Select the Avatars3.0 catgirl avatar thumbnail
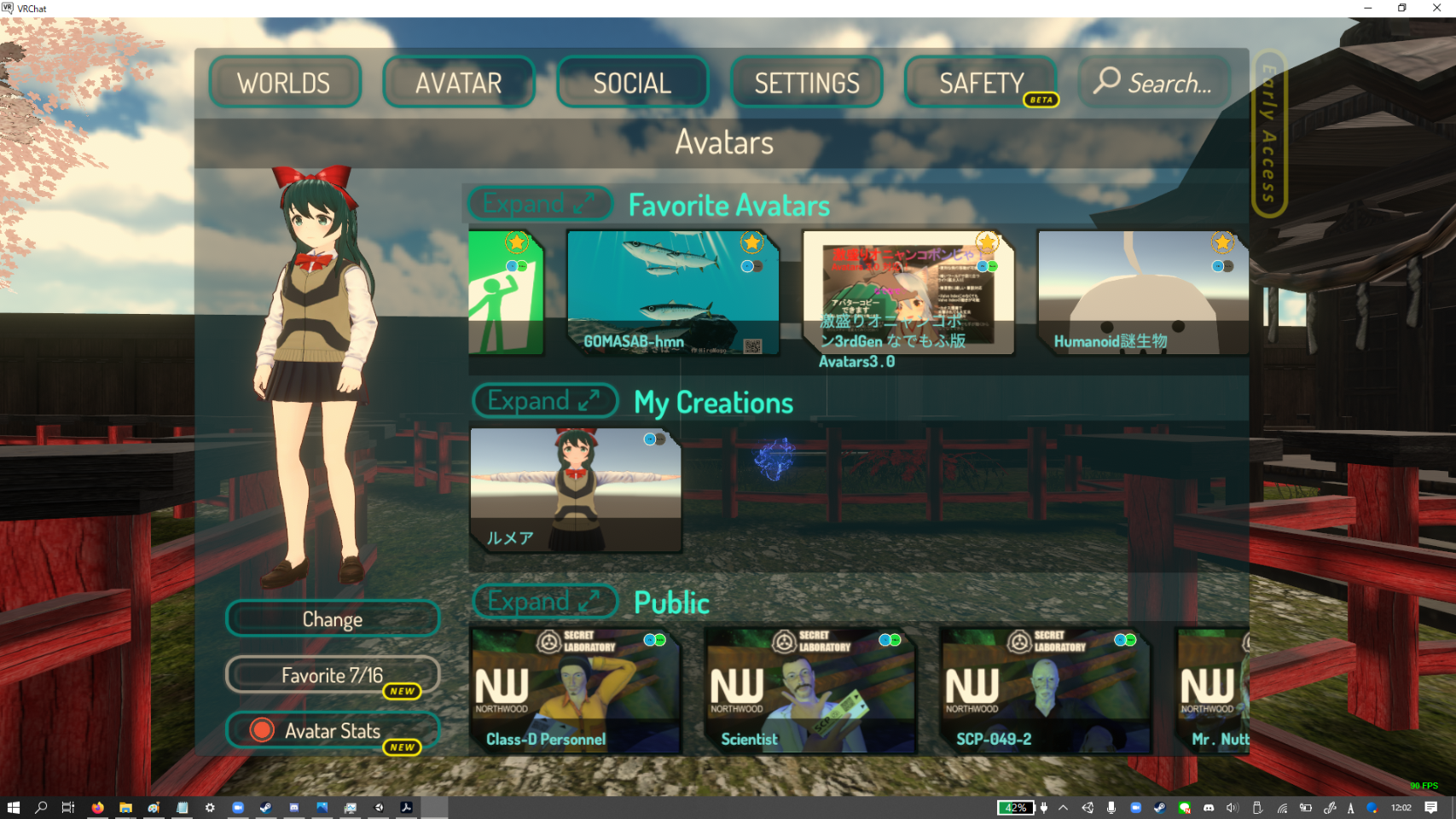 (908, 293)
